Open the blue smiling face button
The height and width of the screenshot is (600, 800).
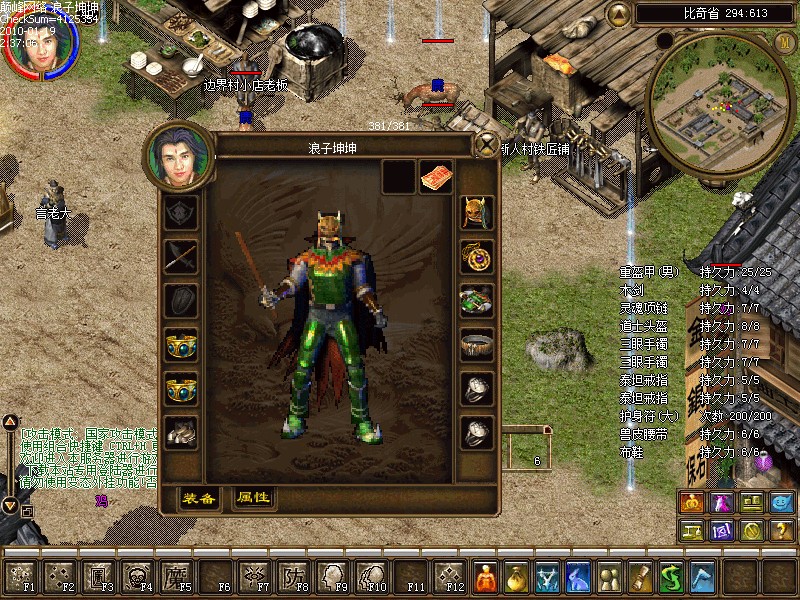point(782,503)
